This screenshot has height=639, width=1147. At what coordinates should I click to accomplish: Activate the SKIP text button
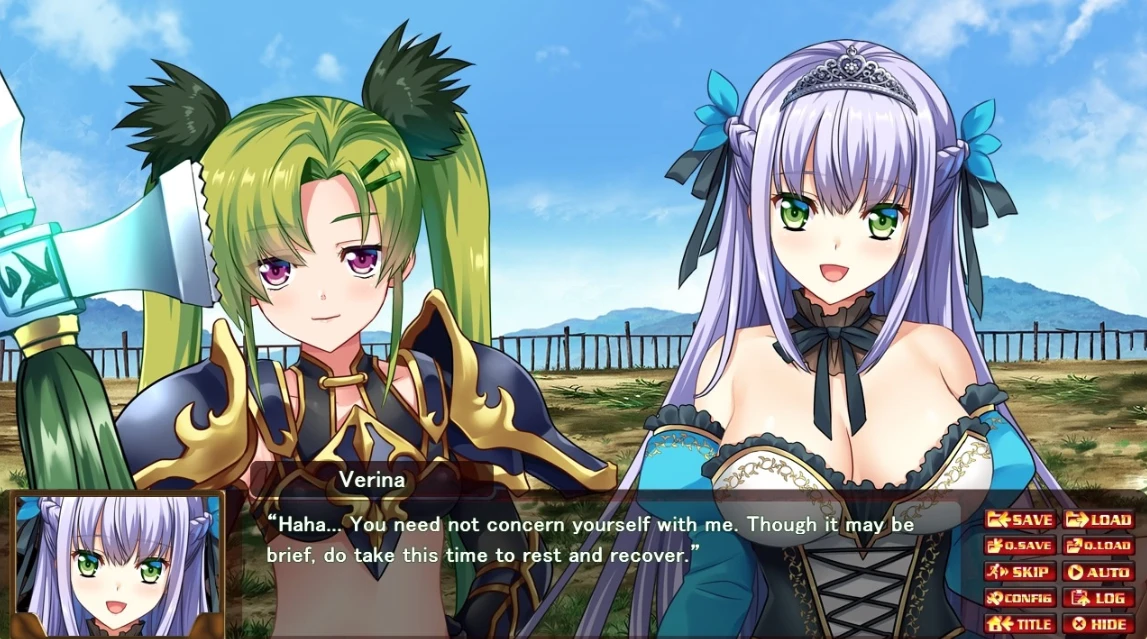click(1020, 572)
